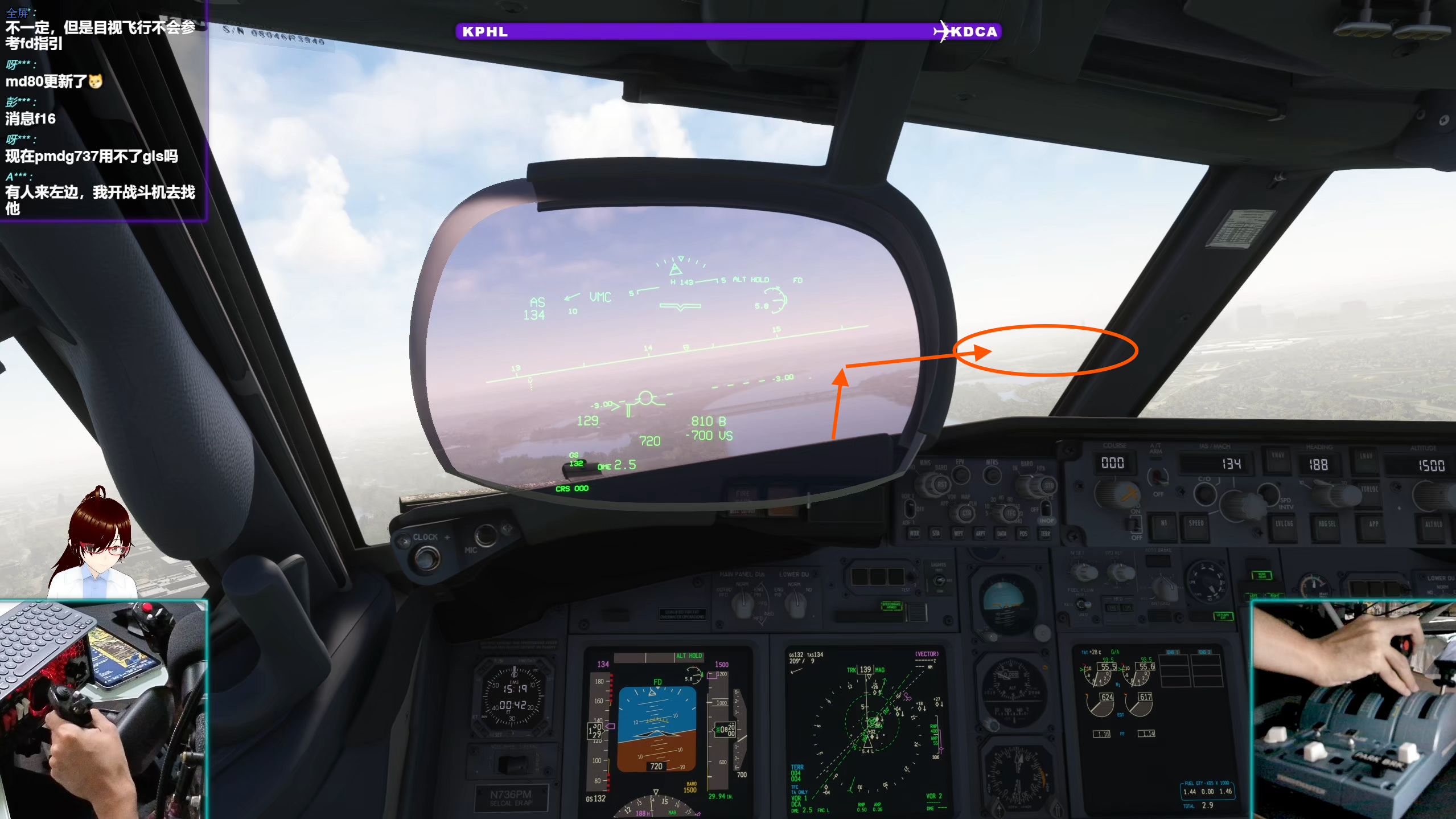Show airports with the ARPT button
This screenshot has width=1456, height=819.
click(x=980, y=534)
